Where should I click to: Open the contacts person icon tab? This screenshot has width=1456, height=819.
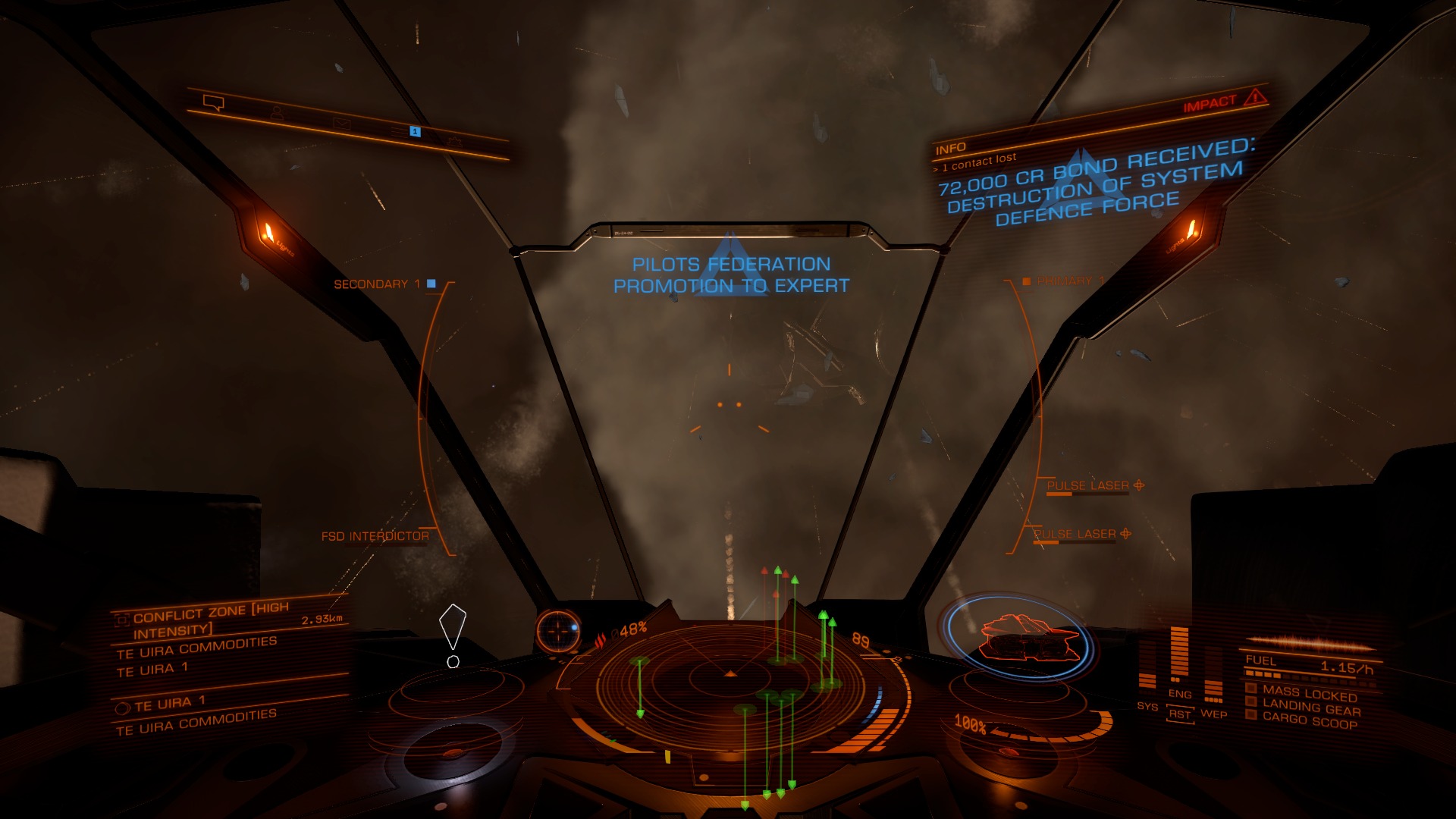click(277, 113)
